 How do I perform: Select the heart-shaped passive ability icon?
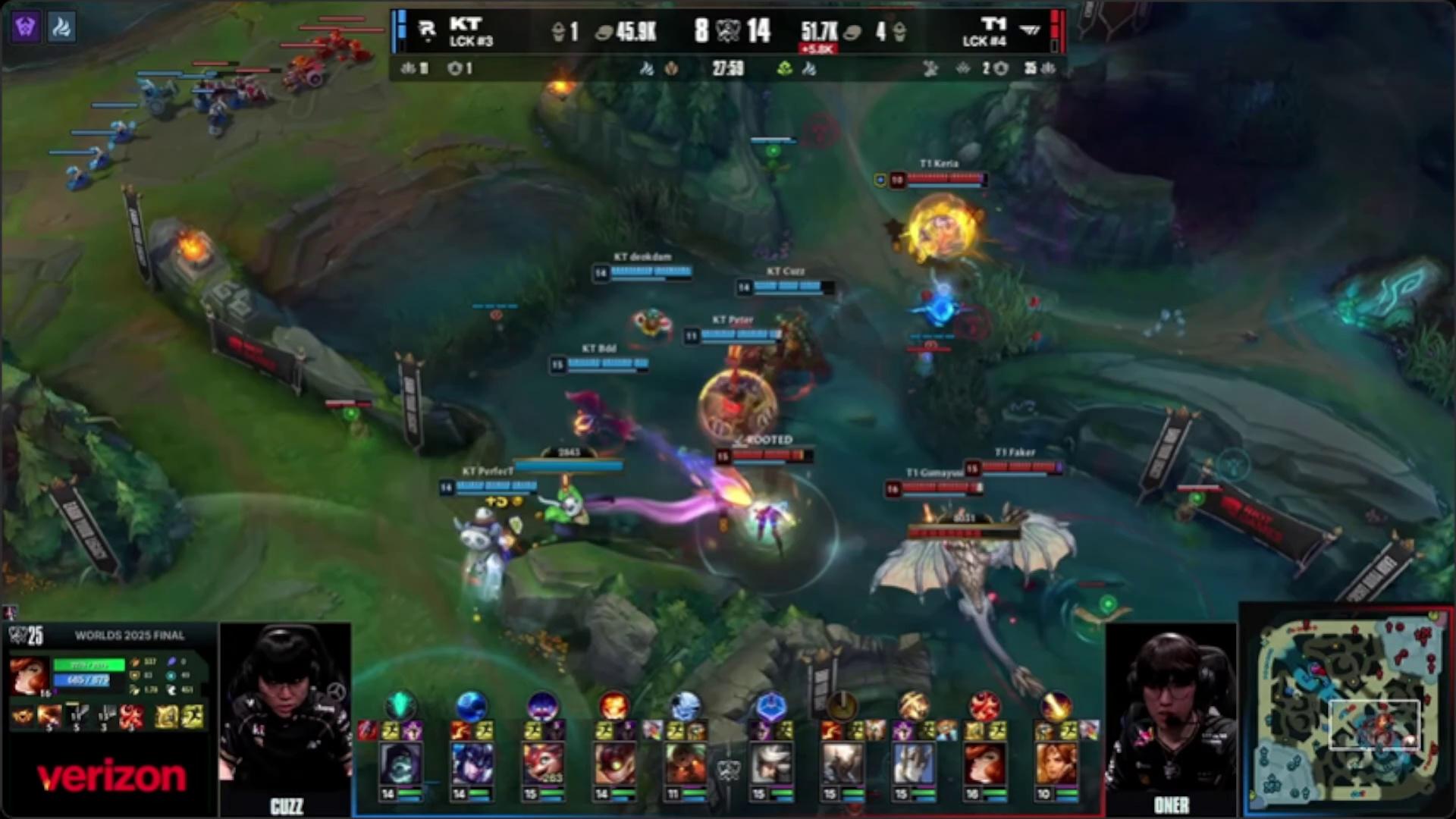(23, 717)
